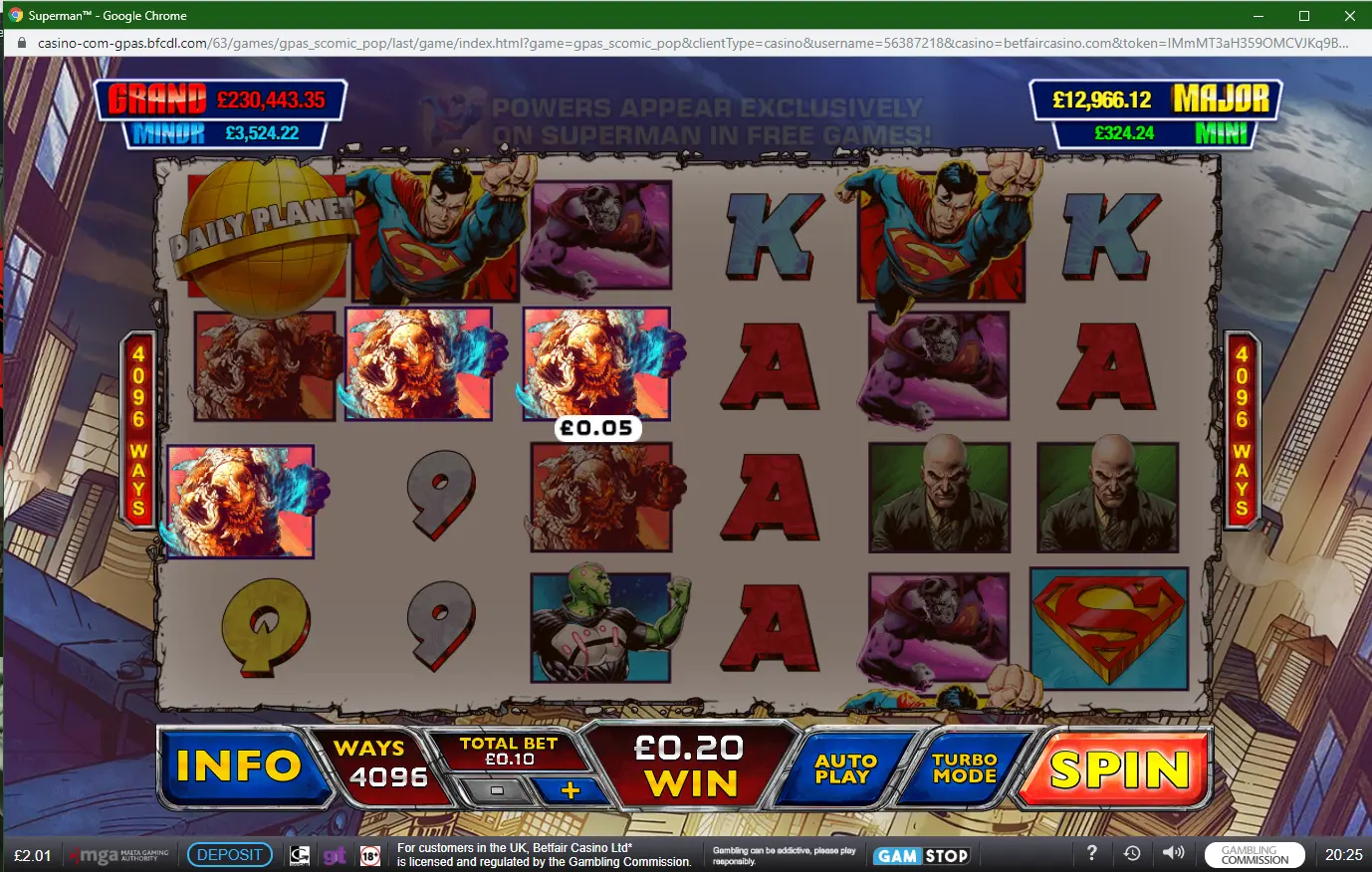
Task: Open the Deposit page
Action: pyautogui.click(x=229, y=855)
